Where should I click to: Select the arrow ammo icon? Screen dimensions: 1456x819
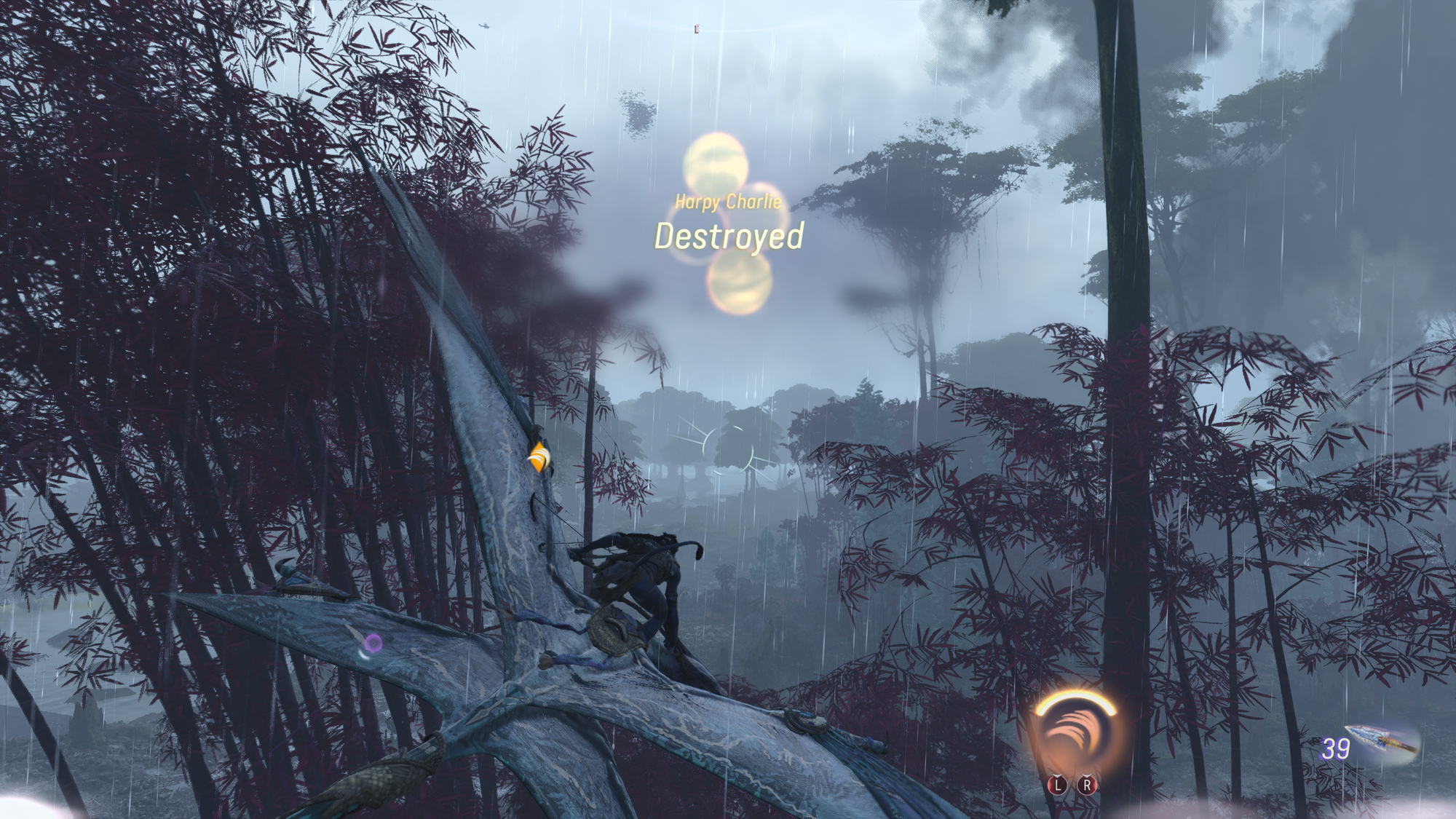click(1382, 742)
